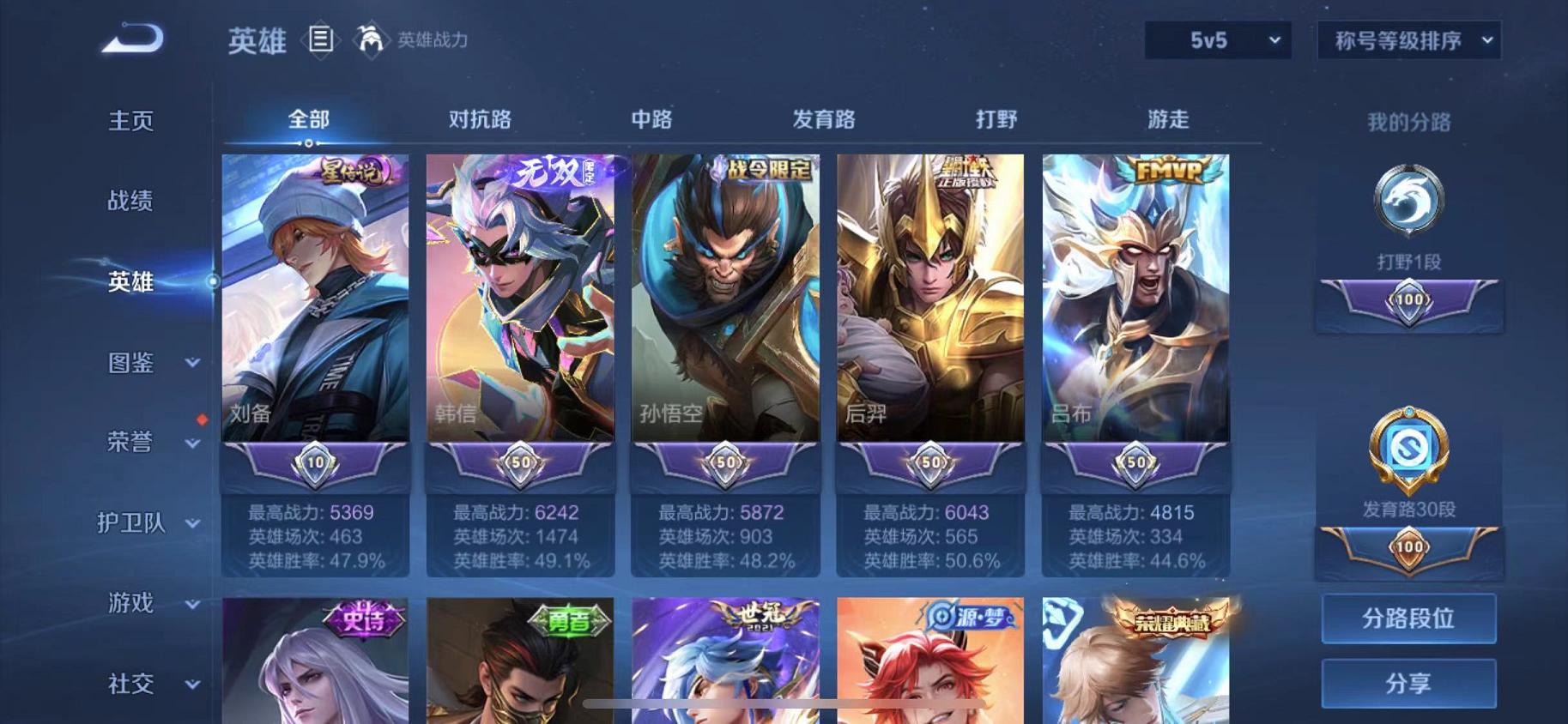Screen dimensions: 1568x724
Task: Select 战绩 in the sidebar
Action: (x=130, y=202)
